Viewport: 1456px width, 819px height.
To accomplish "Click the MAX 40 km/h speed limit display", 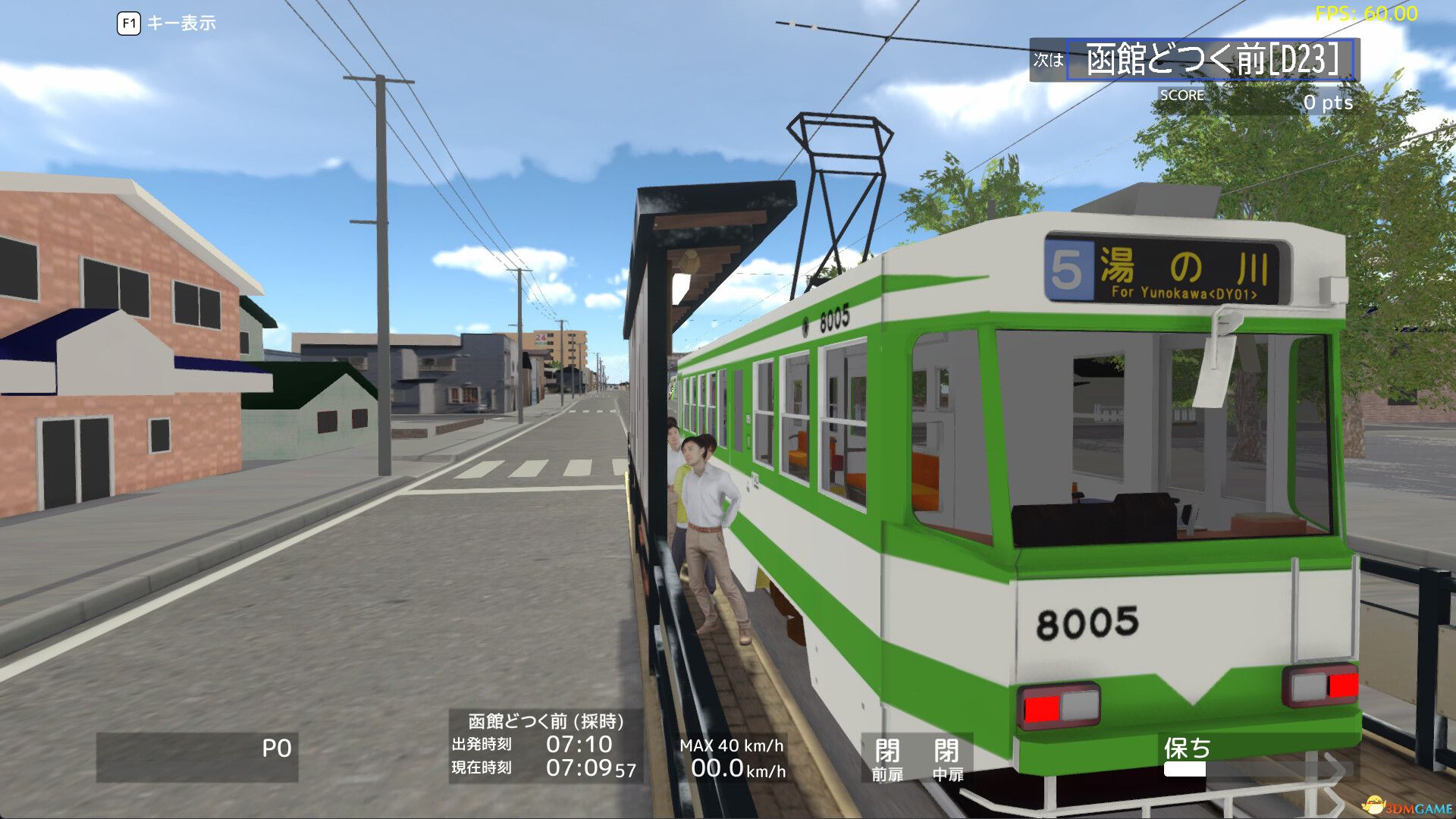I will tap(732, 745).
